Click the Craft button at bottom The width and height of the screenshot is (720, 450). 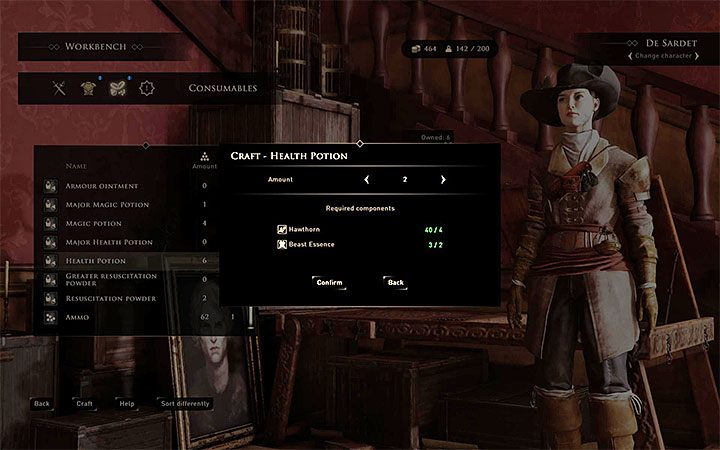pos(84,404)
